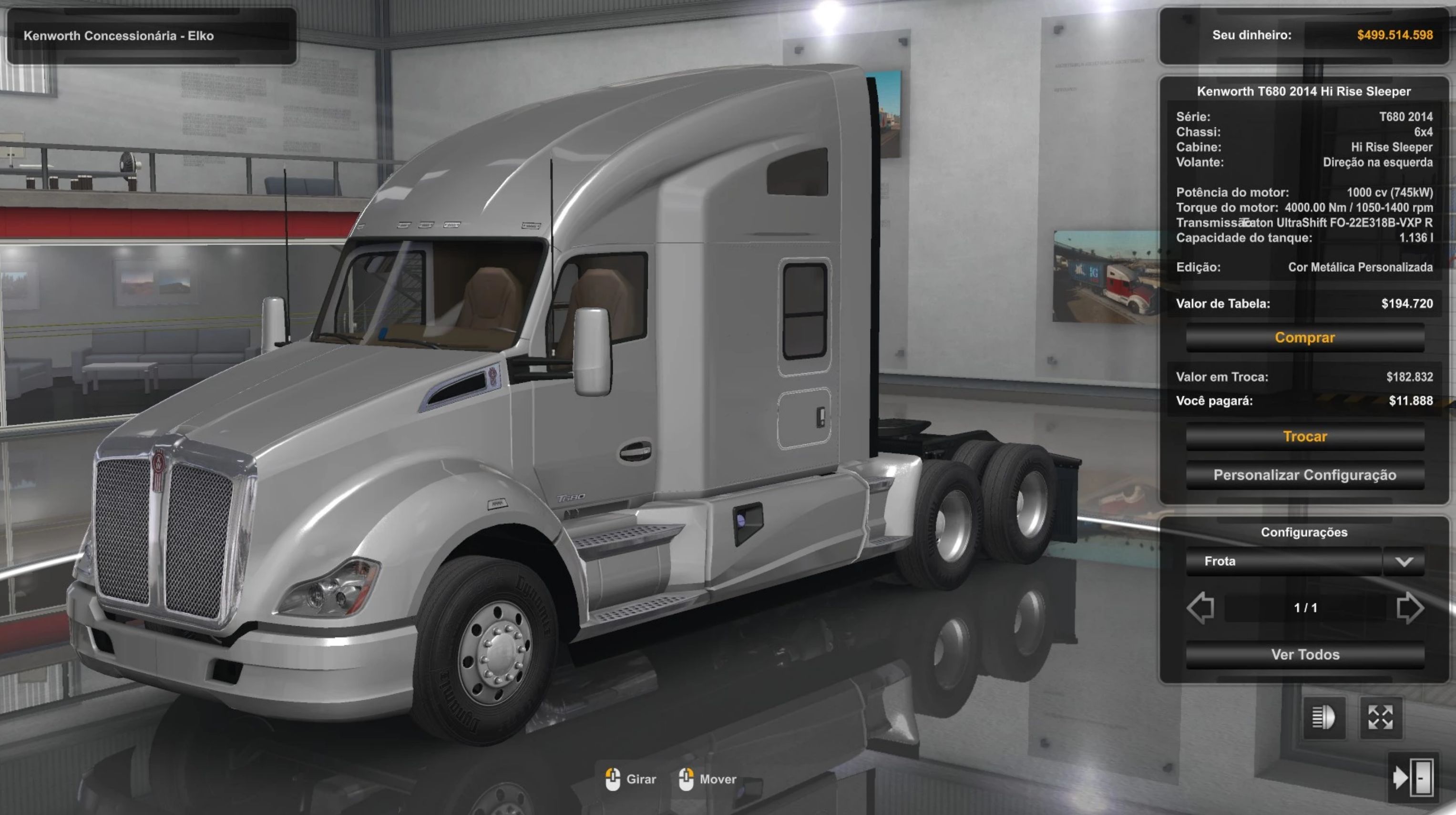The image size is (1456, 815).
Task: Exit the dealership via the door icon
Action: [x=1414, y=778]
